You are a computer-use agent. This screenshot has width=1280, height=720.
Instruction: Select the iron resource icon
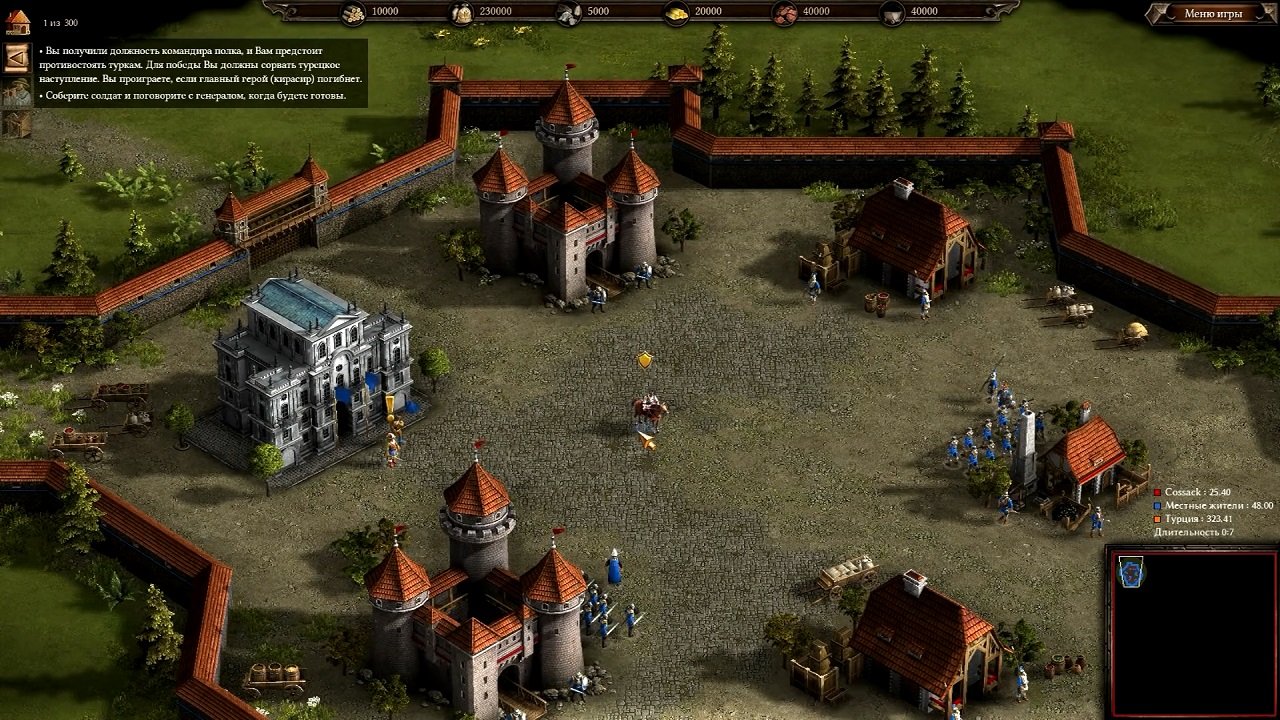(x=785, y=13)
